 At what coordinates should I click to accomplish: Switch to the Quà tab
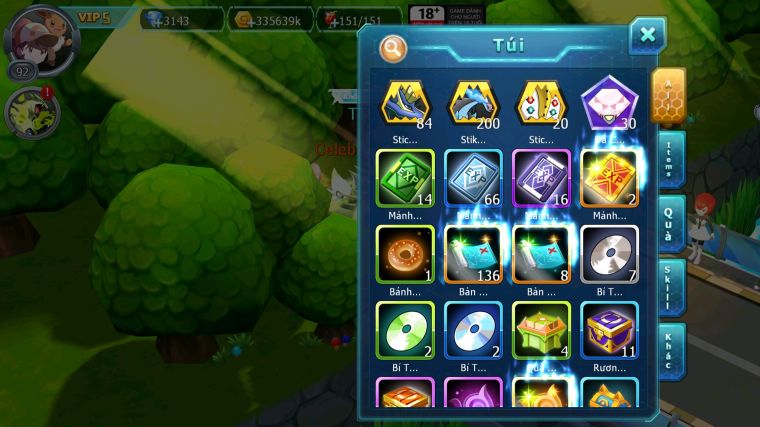pos(672,224)
